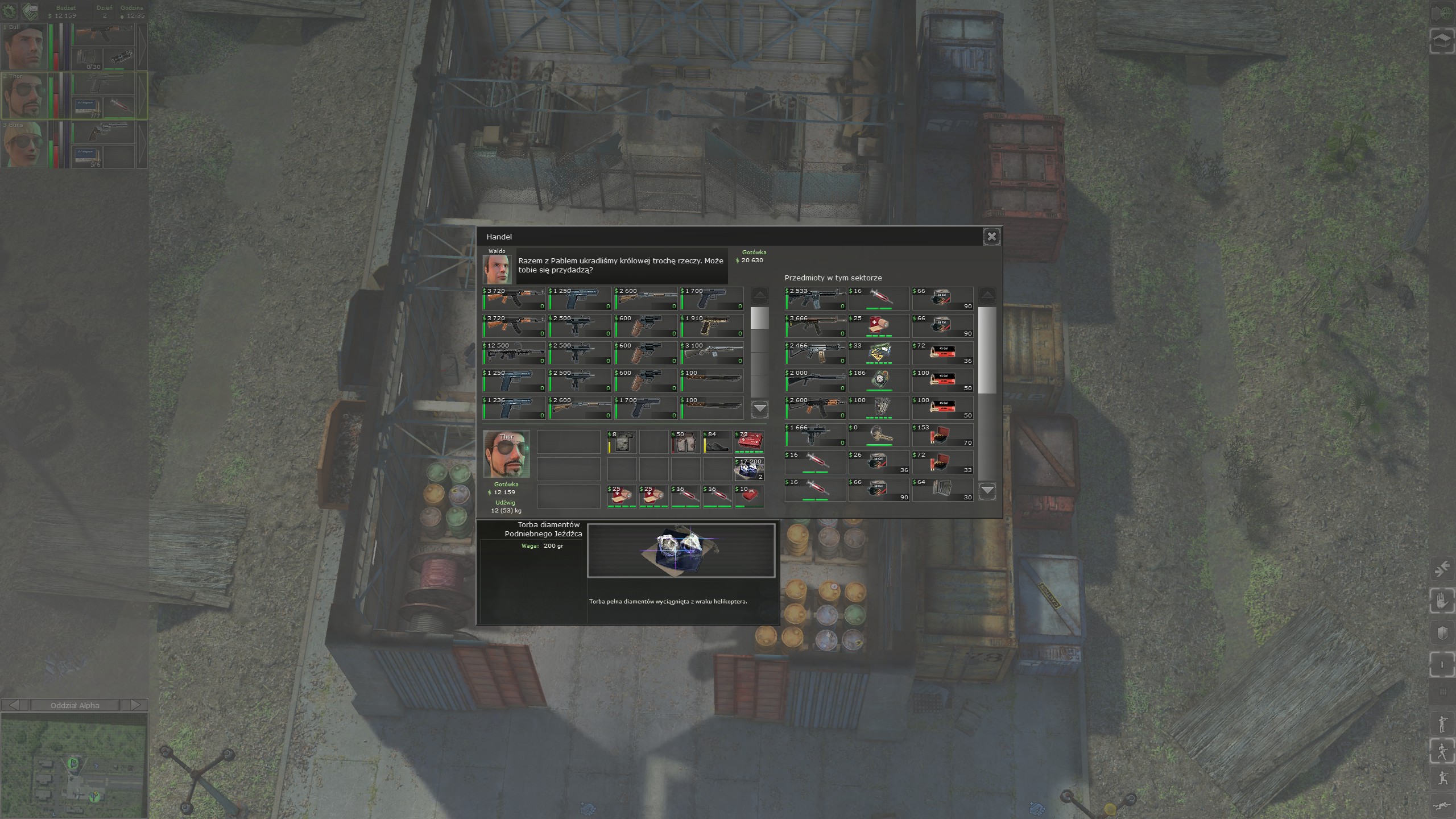Click the merchant list's down arrow
This screenshot has height=819, width=1456.
coord(760,408)
